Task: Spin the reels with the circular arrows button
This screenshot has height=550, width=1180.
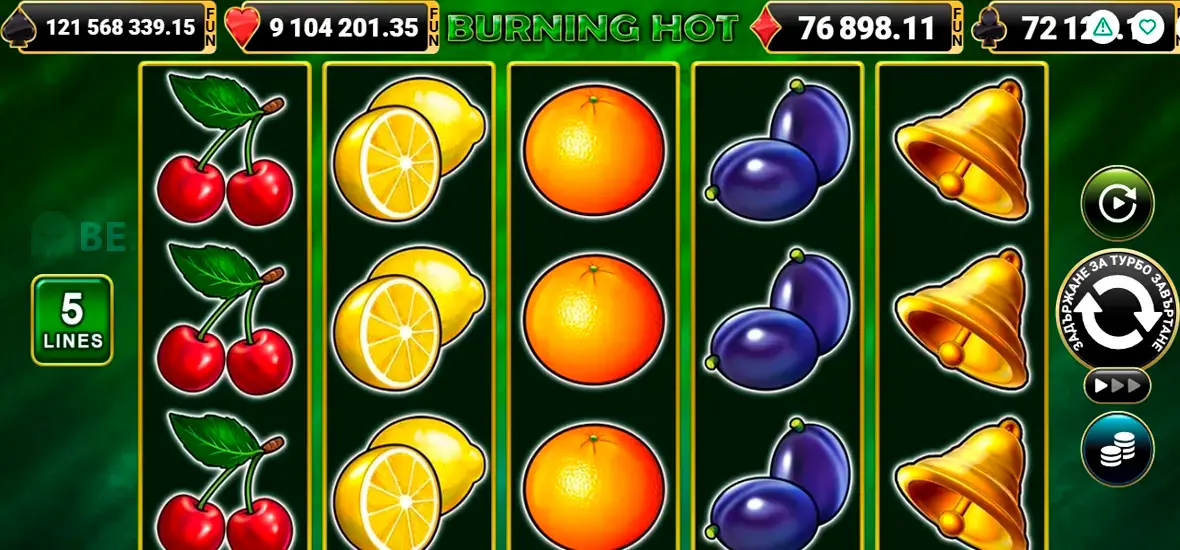Action: pos(1117,315)
